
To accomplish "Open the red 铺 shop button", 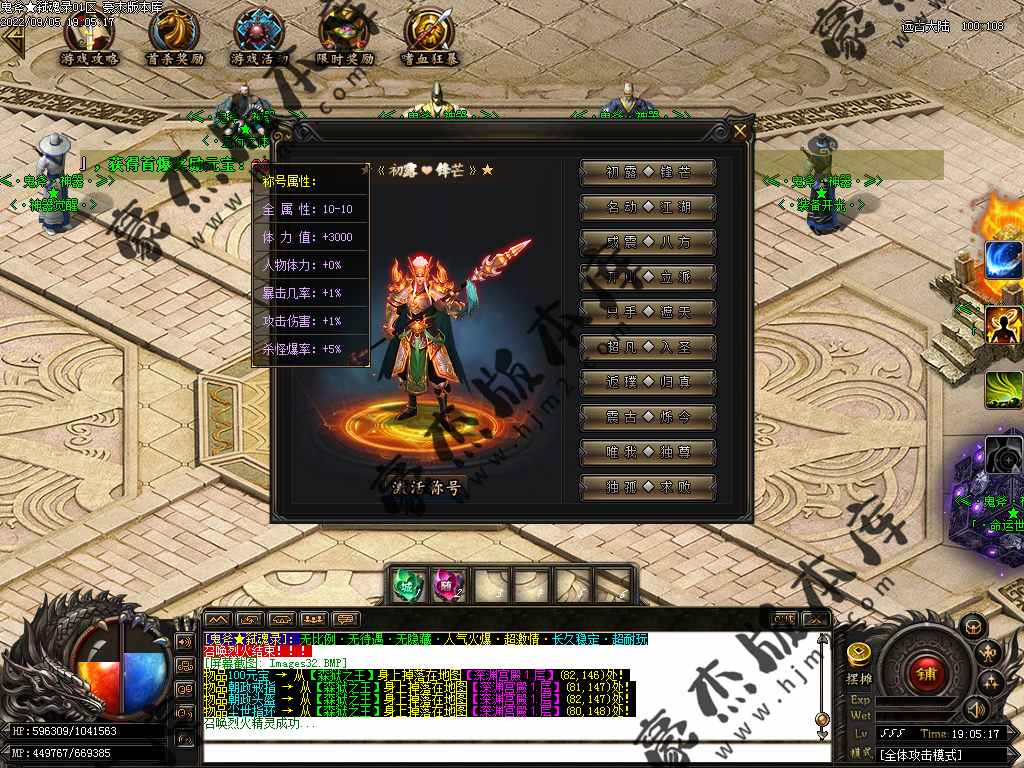I will 926,673.
